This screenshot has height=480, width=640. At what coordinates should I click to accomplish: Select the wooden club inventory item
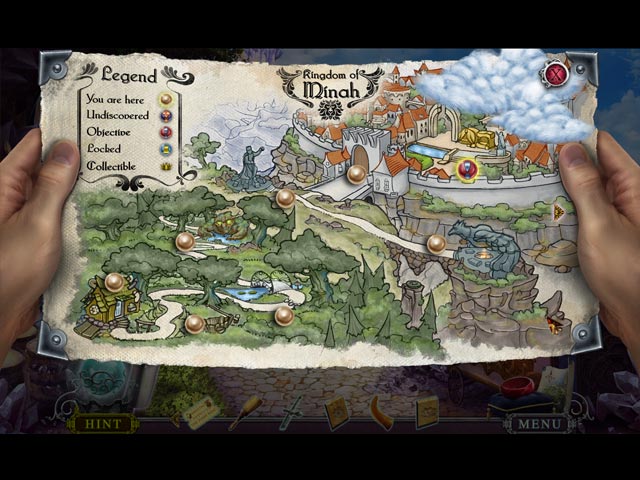coord(245,411)
